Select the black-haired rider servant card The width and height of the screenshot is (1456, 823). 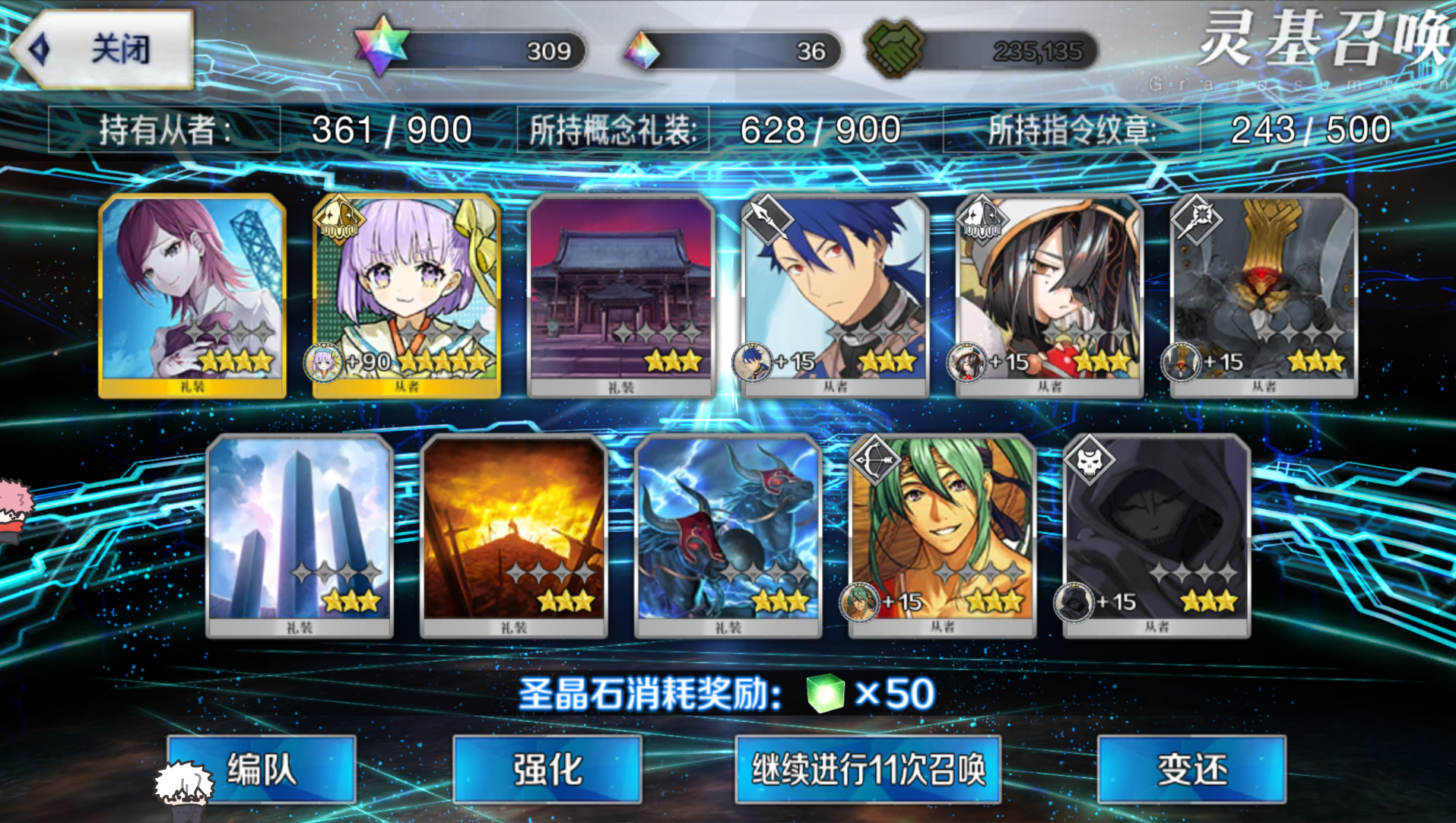(1049, 295)
